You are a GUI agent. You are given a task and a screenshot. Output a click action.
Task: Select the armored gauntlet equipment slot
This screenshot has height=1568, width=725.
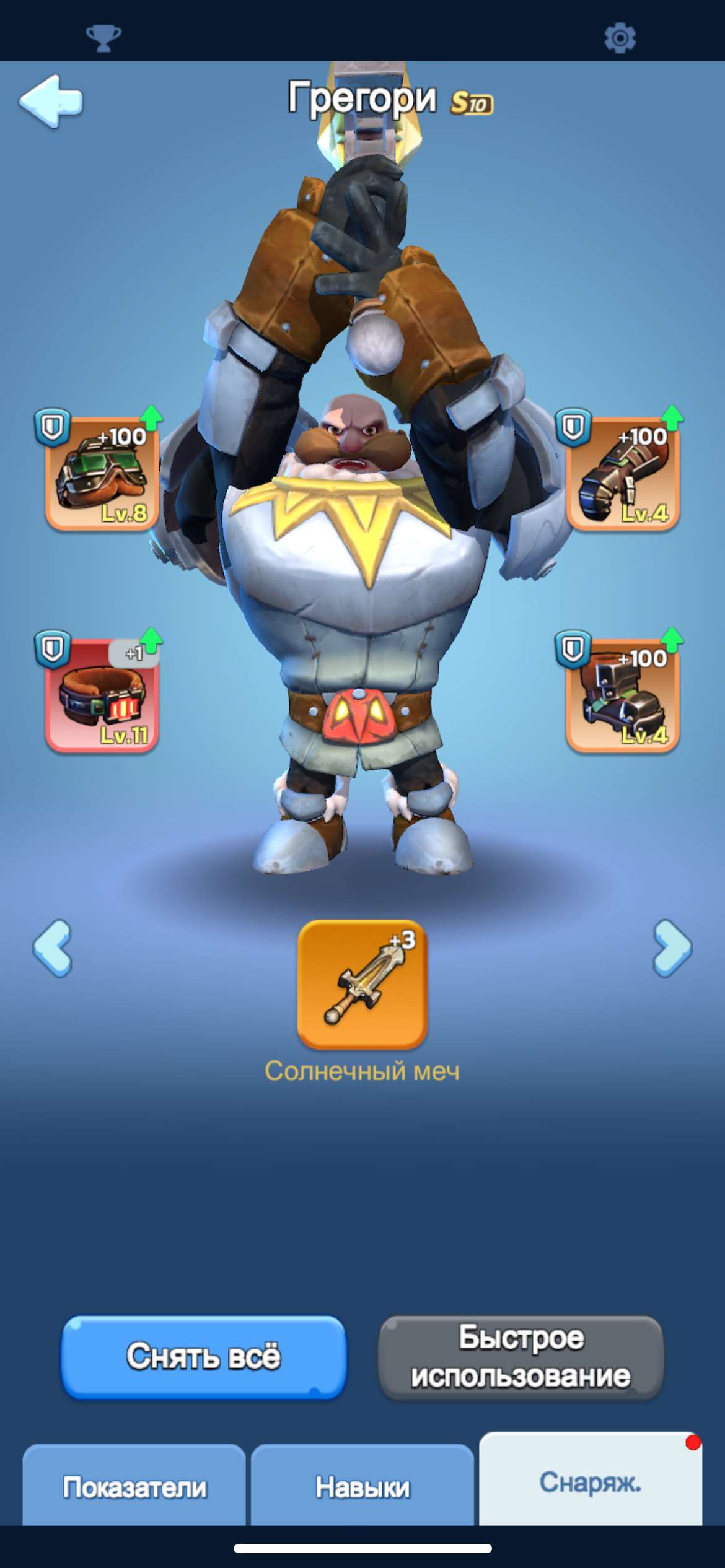[623, 474]
